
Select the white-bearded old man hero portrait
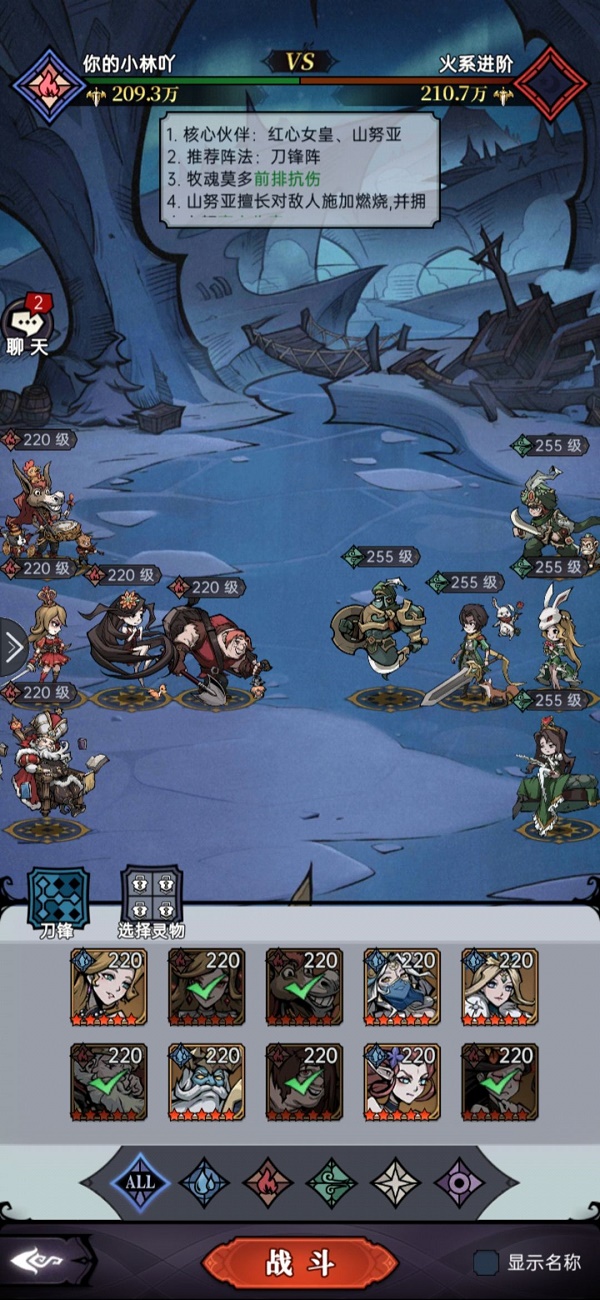point(206,1082)
